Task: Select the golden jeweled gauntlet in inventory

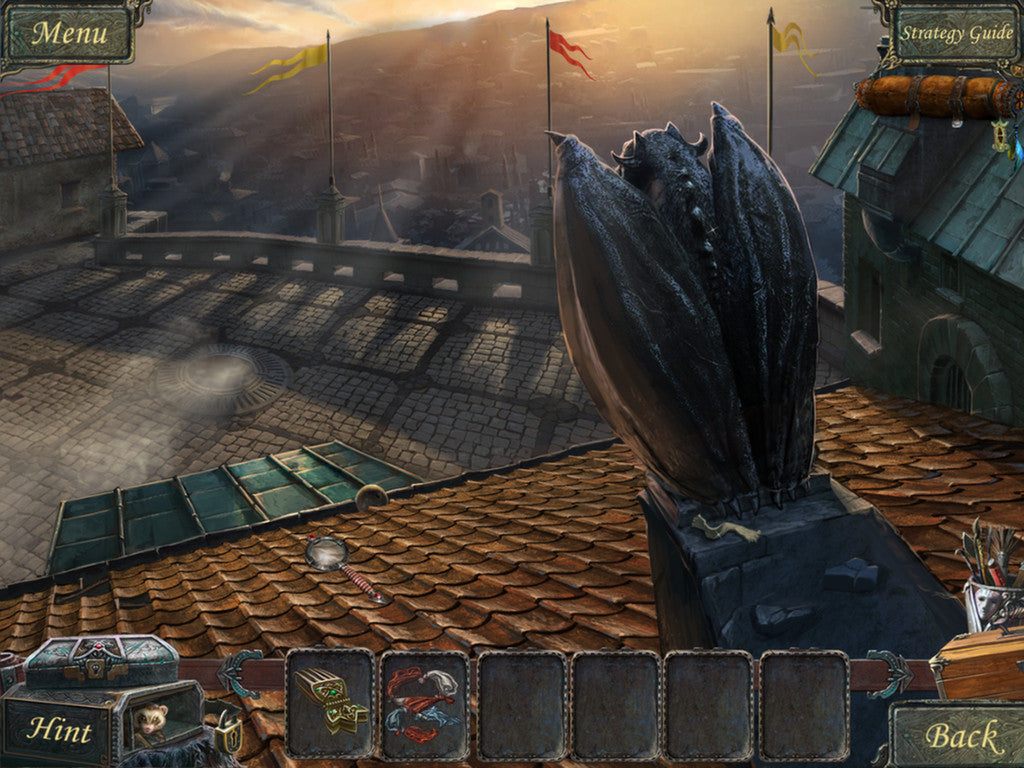Action: [329, 698]
